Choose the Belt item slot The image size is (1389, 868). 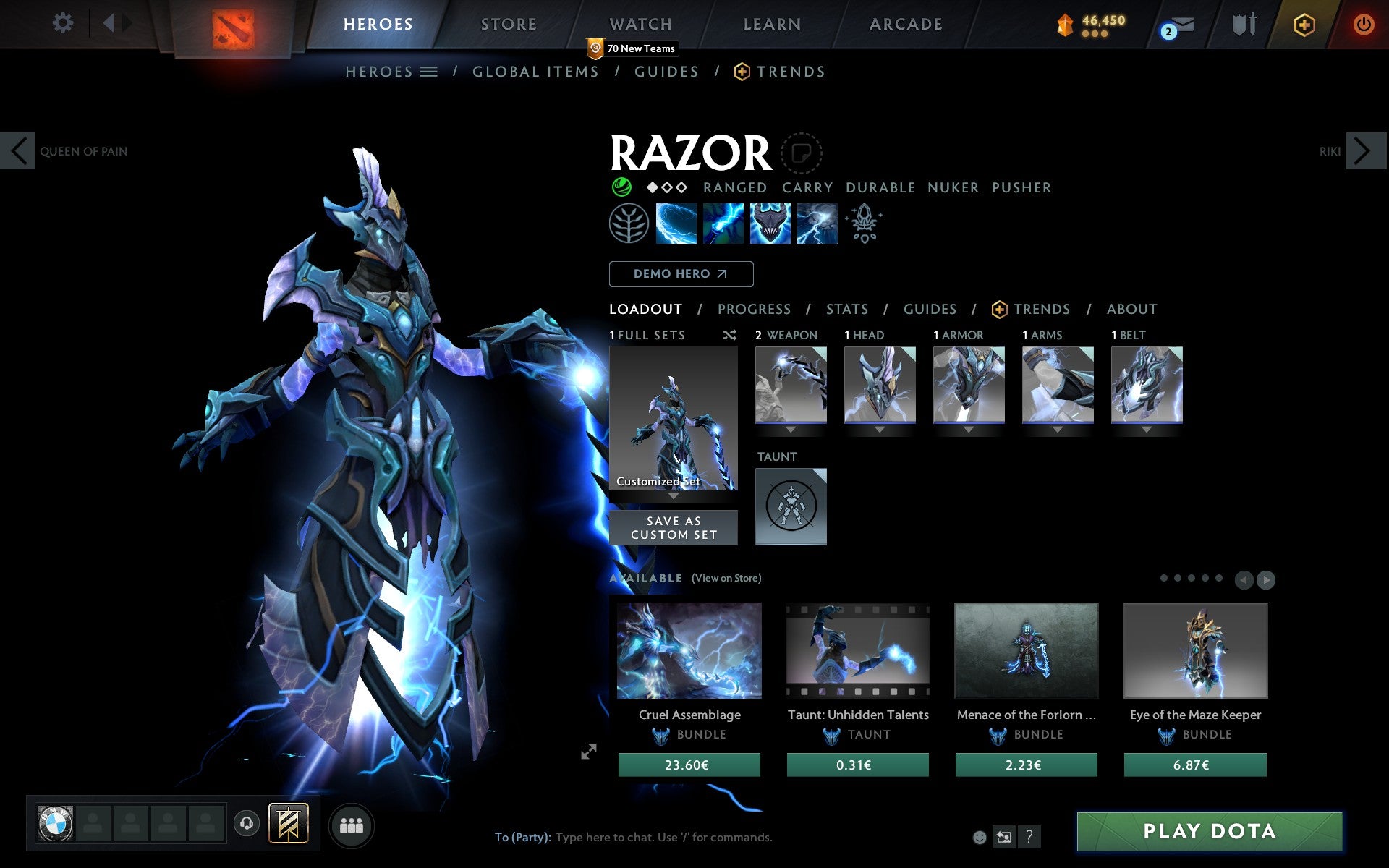(x=1147, y=385)
